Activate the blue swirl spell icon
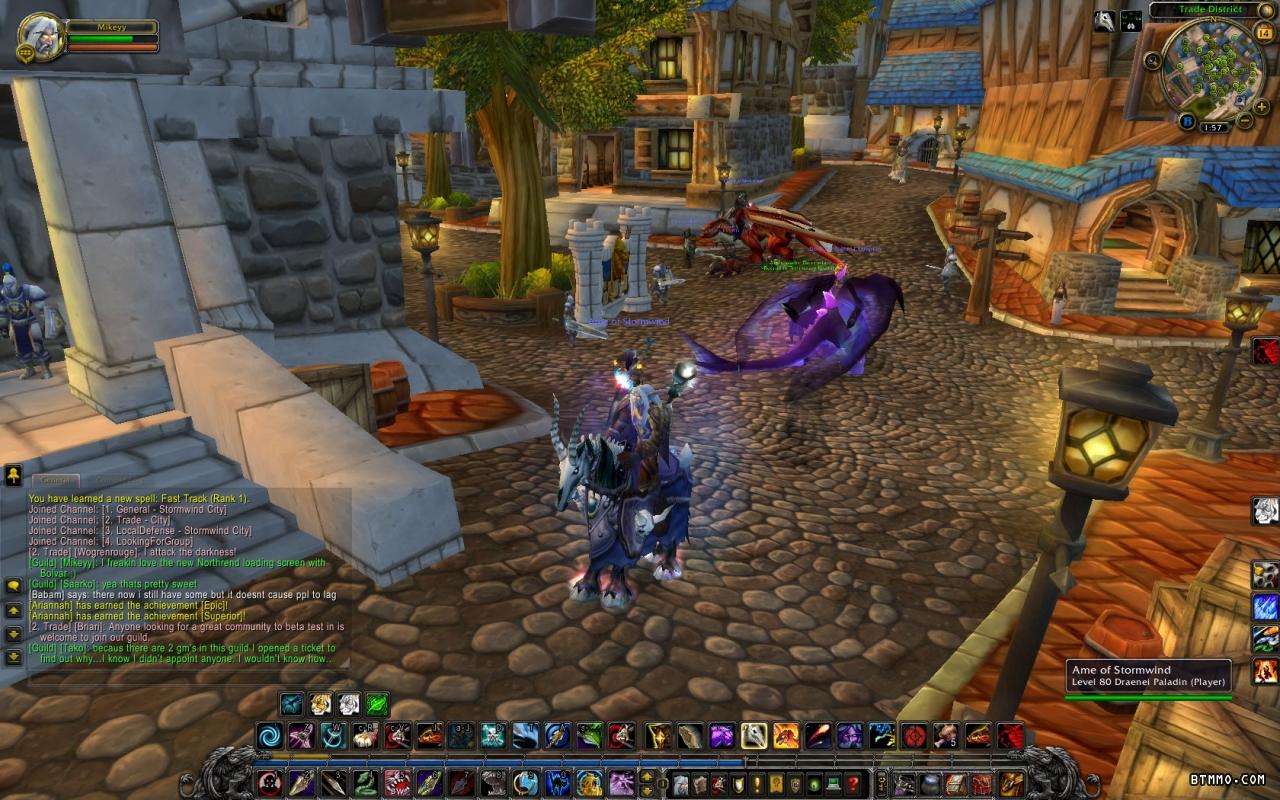Screen dimensions: 1280x800 pyautogui.click(x=269, y=737)
